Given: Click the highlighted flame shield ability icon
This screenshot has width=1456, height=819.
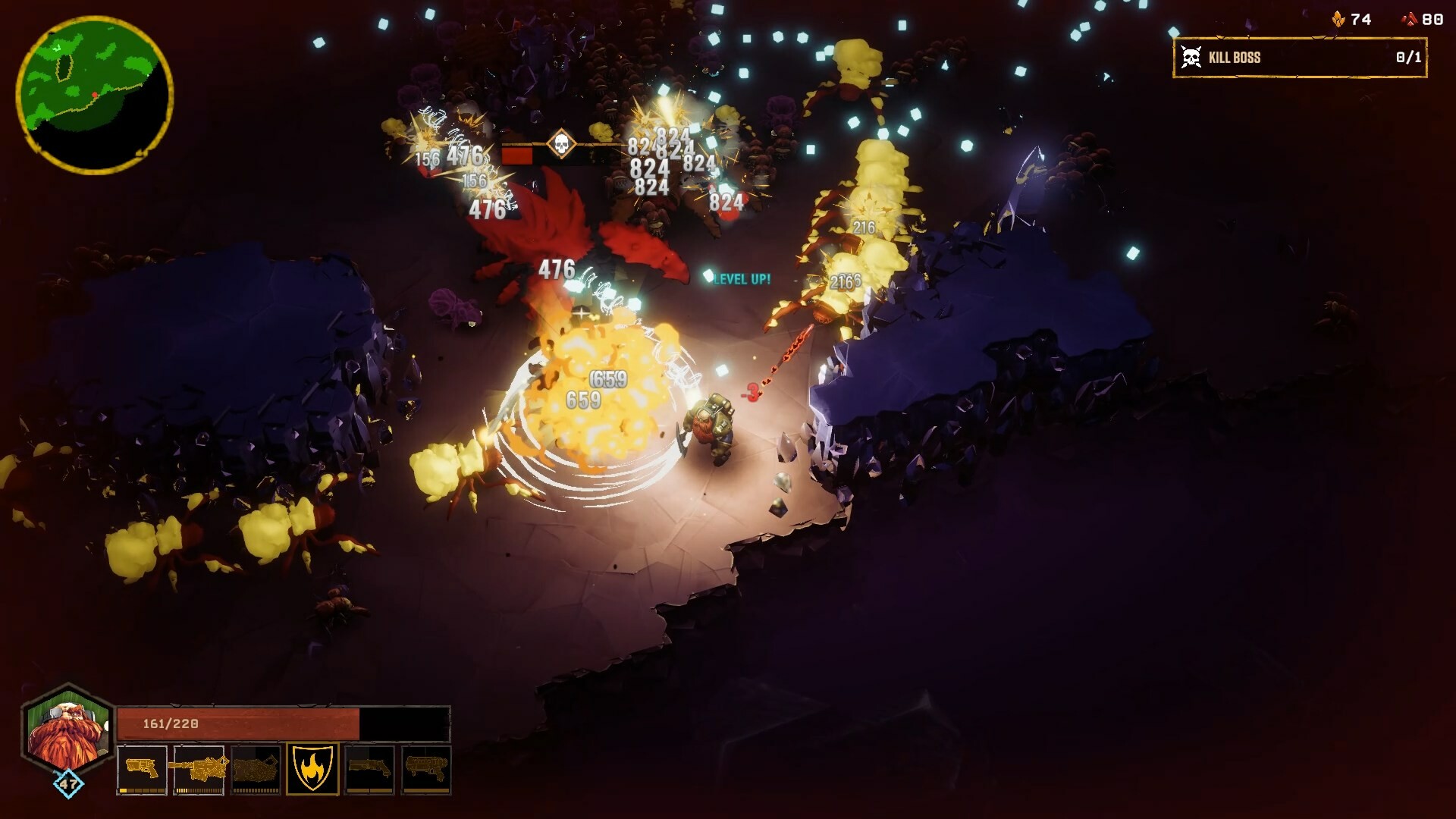Looking at the screenshot, I should (314, 769).
